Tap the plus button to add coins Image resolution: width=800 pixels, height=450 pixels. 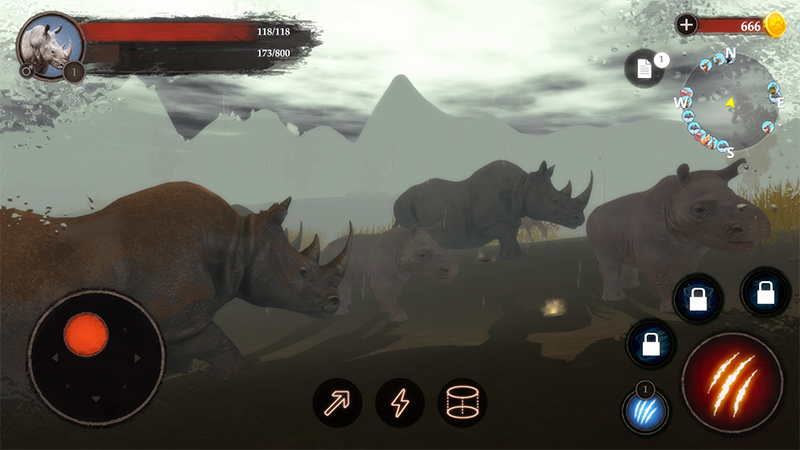(x=687, y=25)
